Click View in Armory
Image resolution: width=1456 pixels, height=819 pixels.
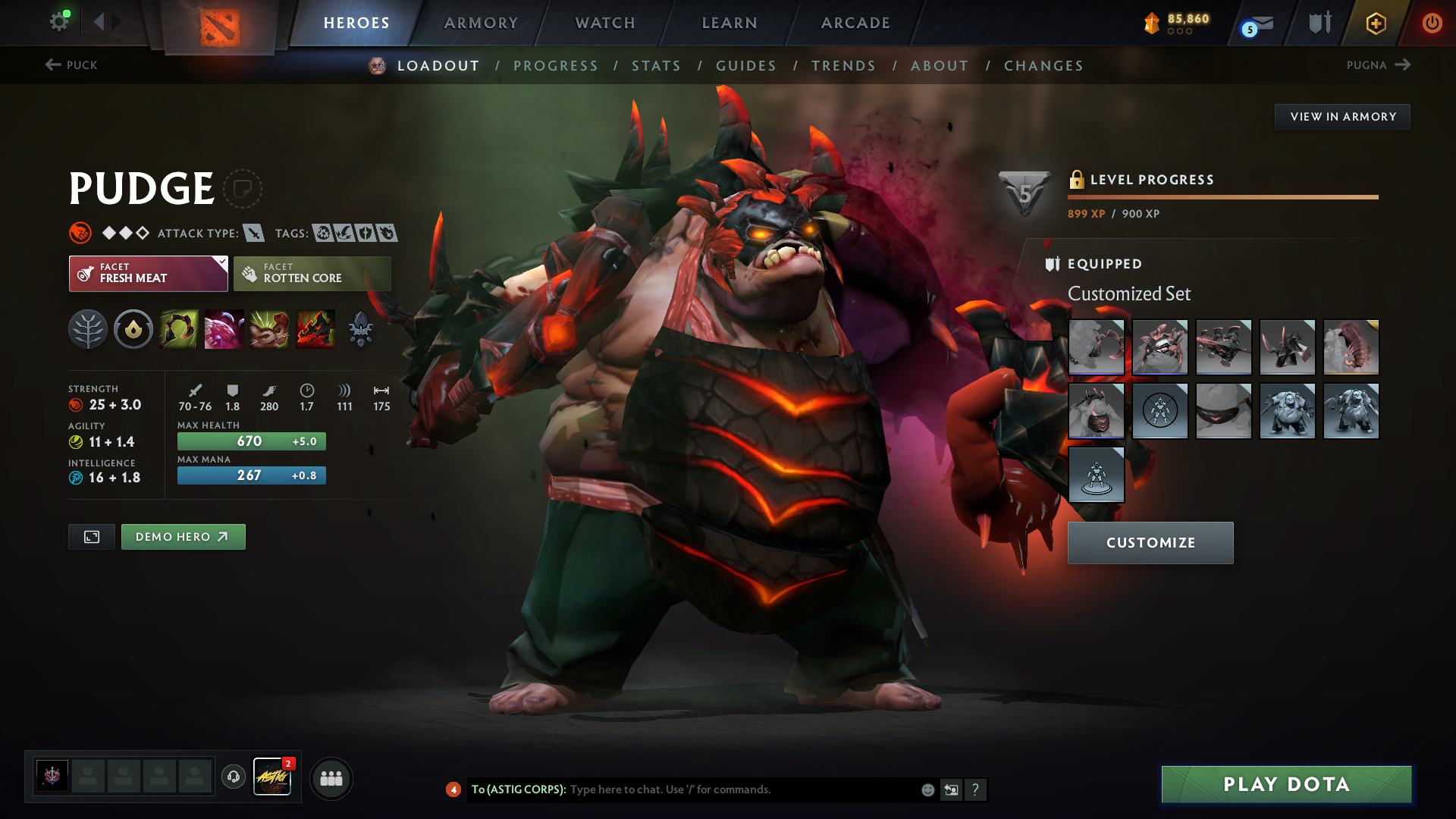(x=1342, y=117)
